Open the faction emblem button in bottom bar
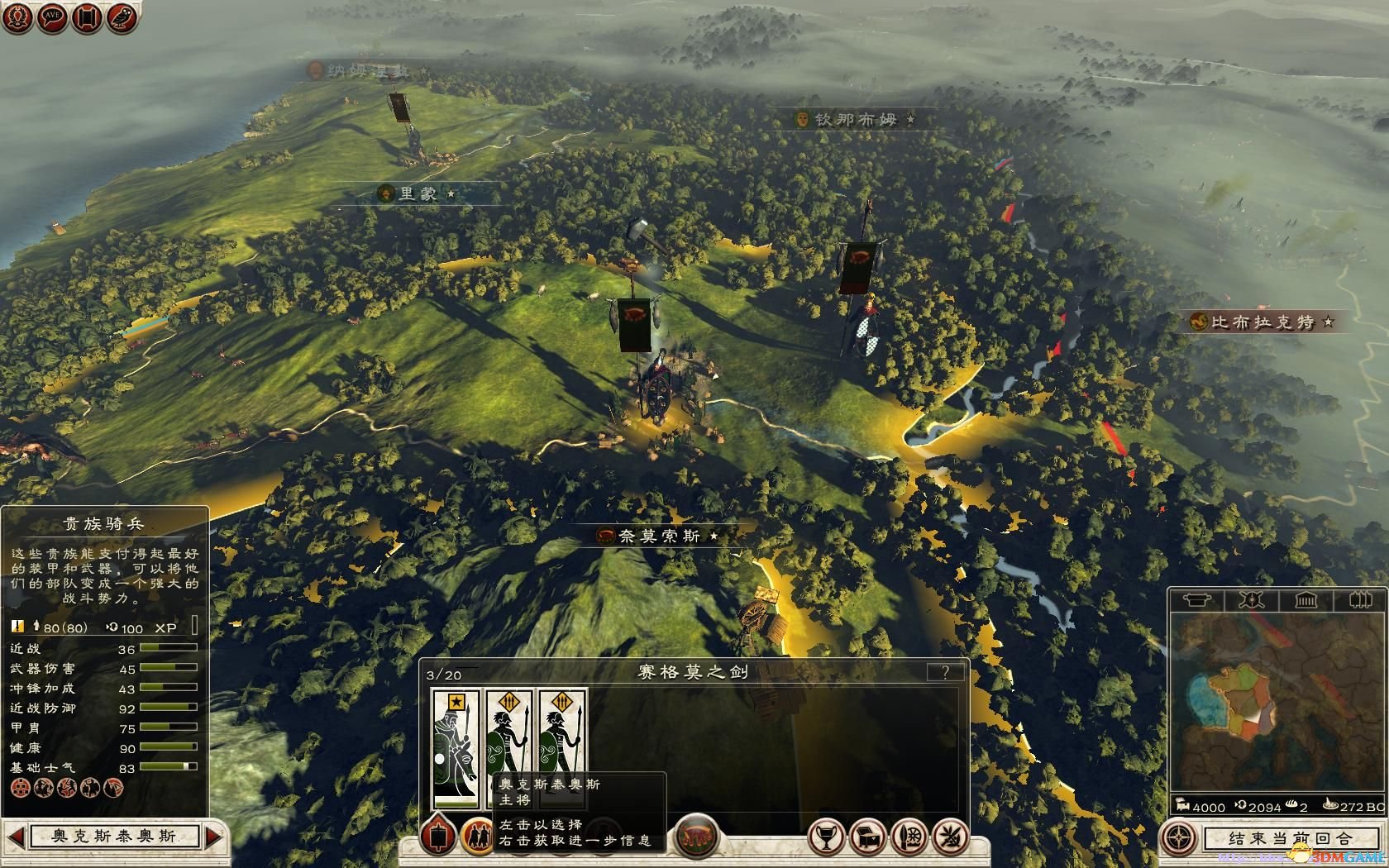Viewport: 1389px width, 868px height. coord(697,837)
